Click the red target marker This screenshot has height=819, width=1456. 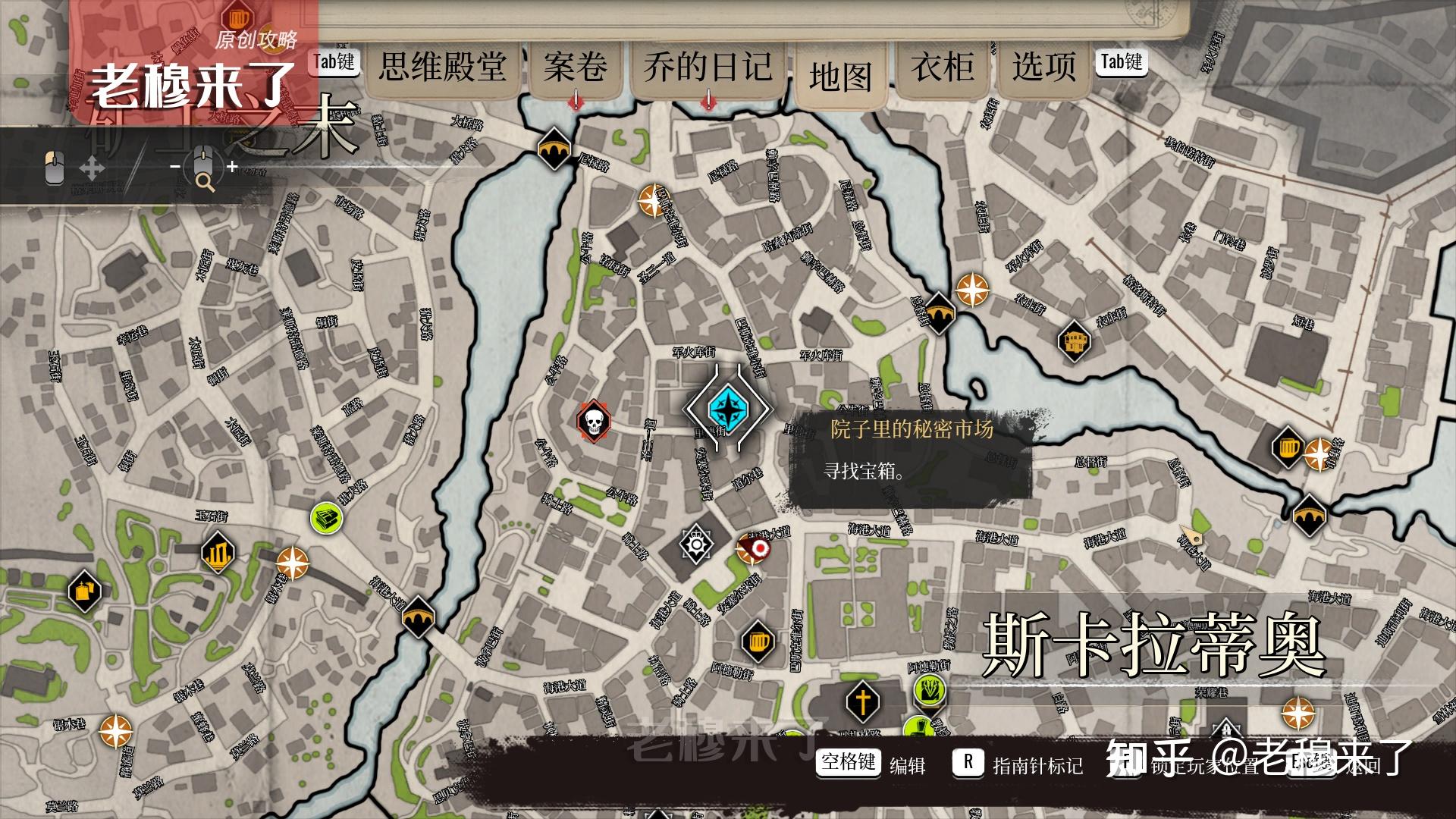click(x=756, y=548)
